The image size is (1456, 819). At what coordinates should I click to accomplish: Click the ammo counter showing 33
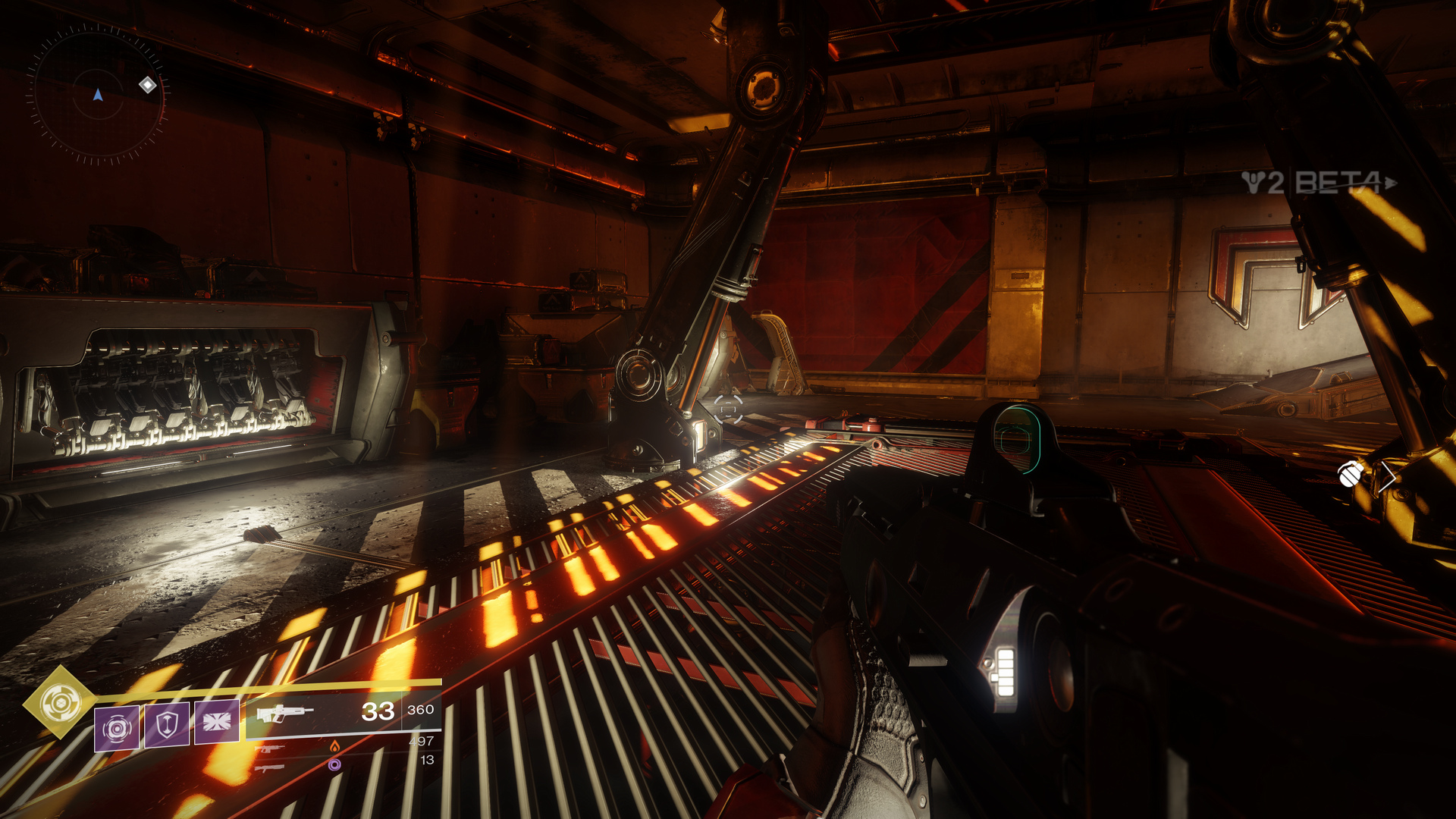pyautogui.click(x=379, y=711)
